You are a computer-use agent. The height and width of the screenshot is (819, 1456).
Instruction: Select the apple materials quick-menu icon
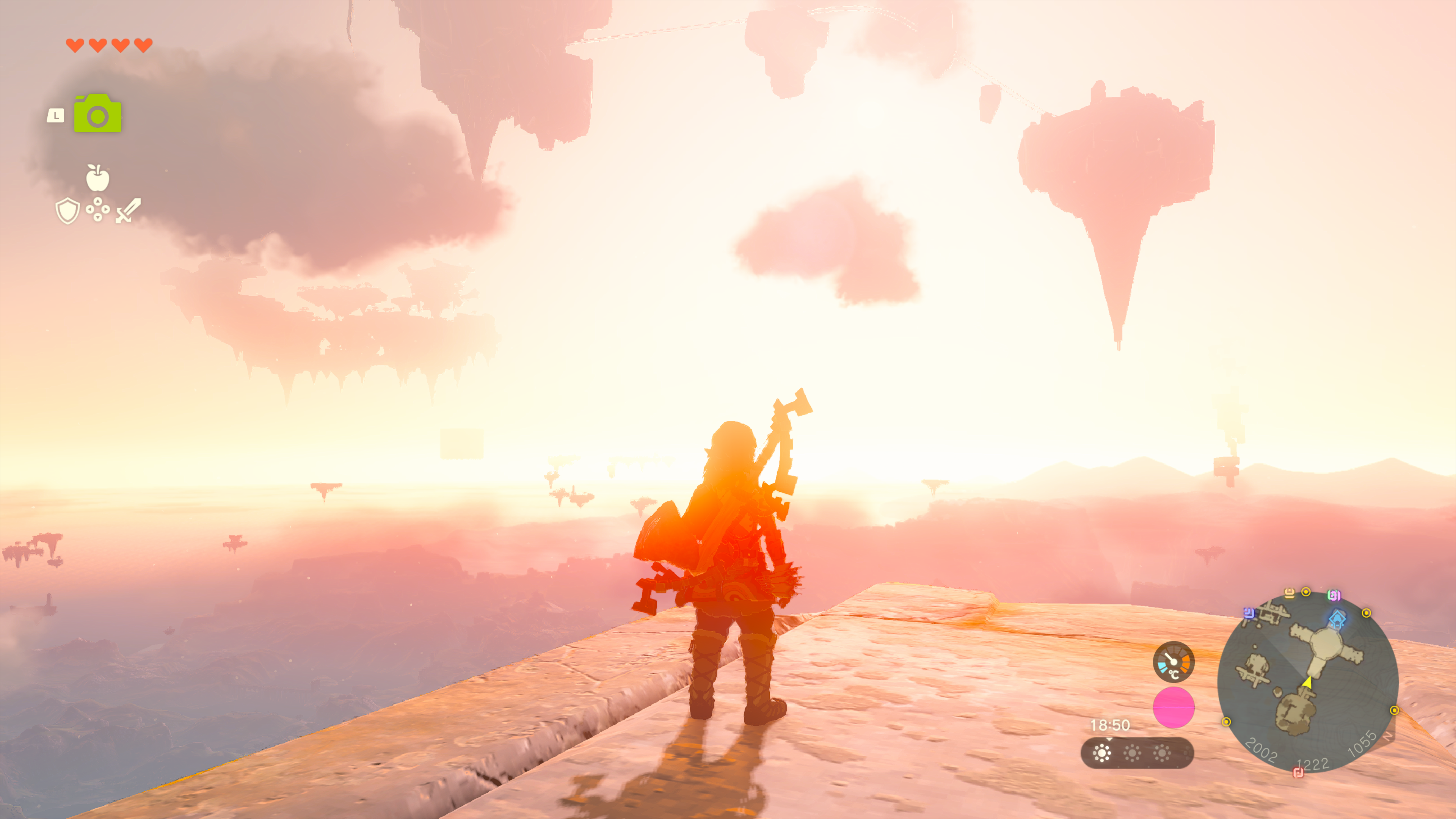(98, 178)
